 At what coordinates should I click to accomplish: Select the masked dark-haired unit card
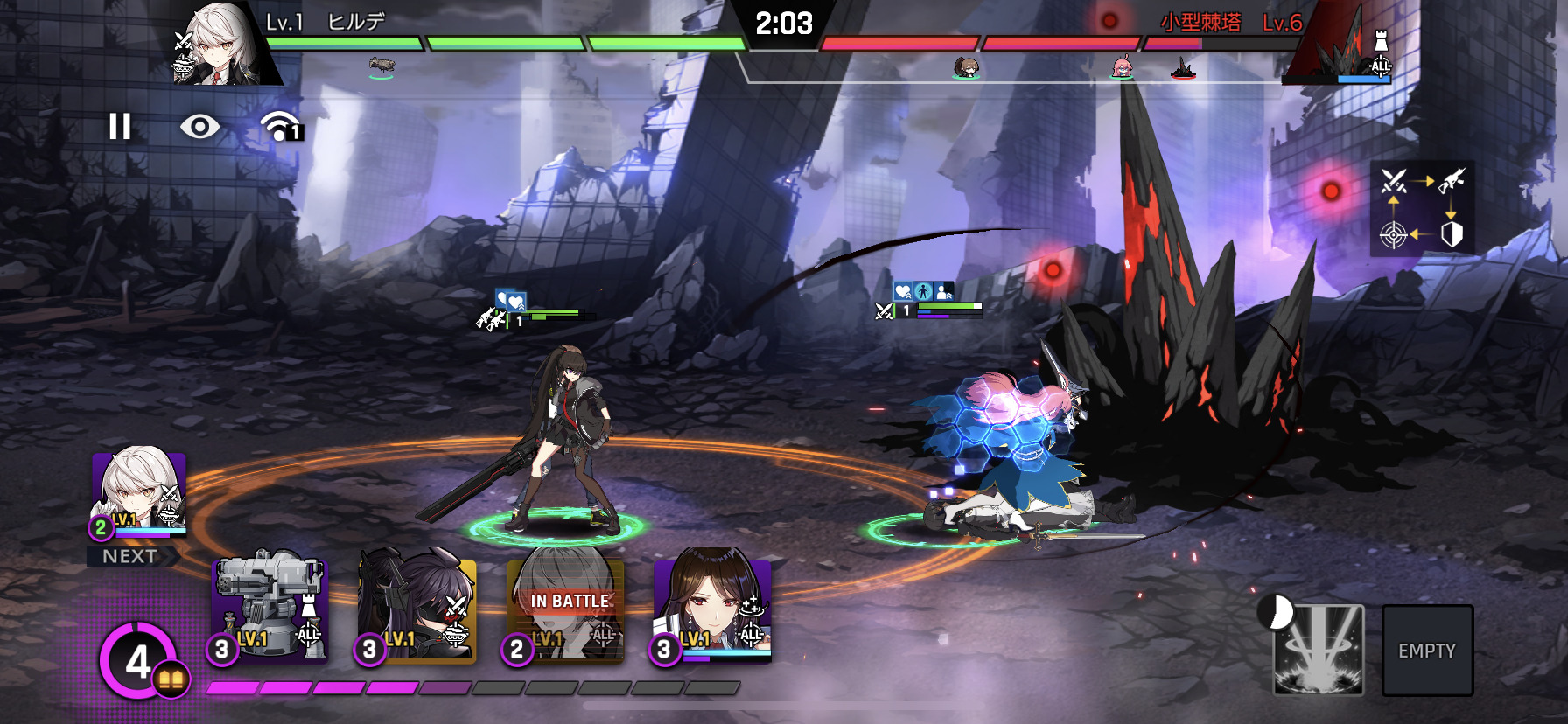pyautogui.click(x=417, y=609)
